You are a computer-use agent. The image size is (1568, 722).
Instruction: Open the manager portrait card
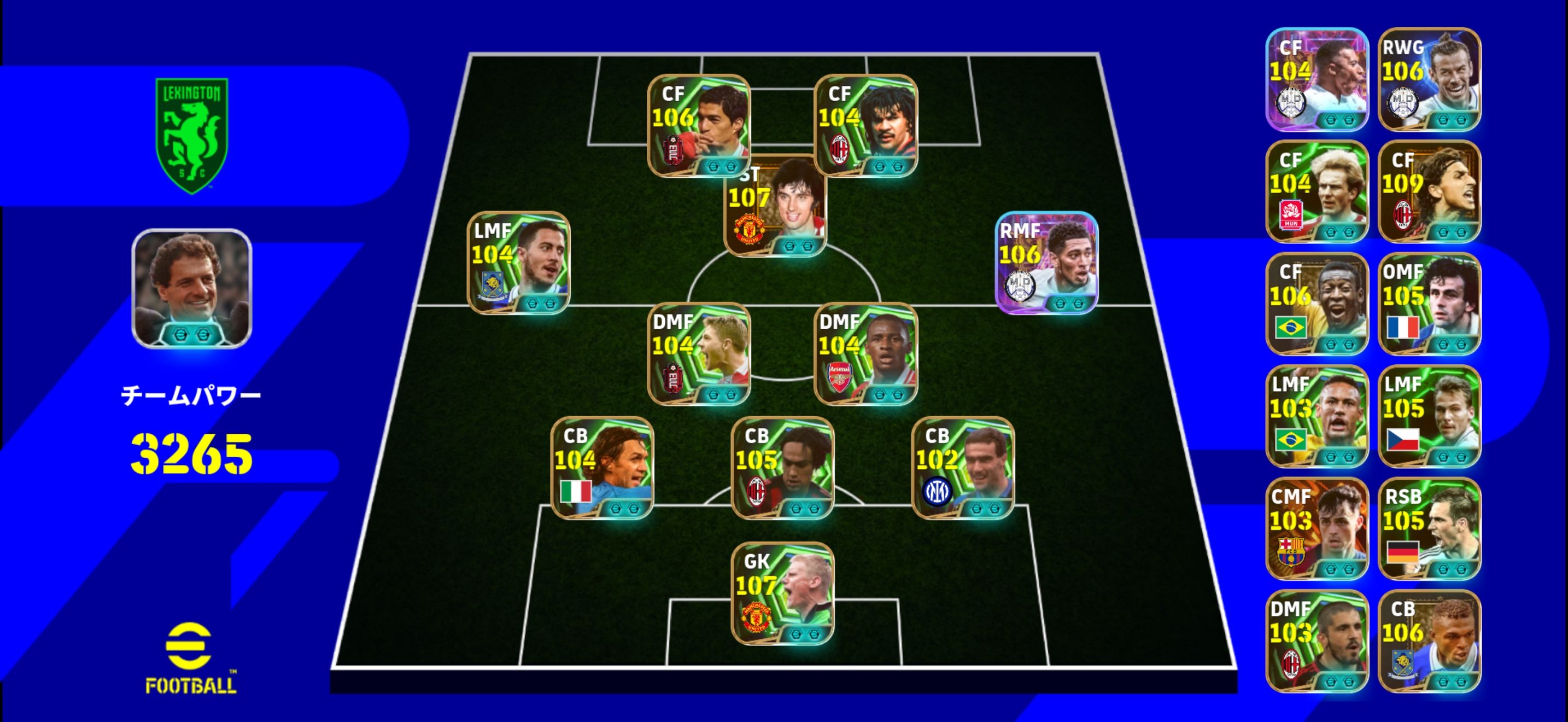192,289
